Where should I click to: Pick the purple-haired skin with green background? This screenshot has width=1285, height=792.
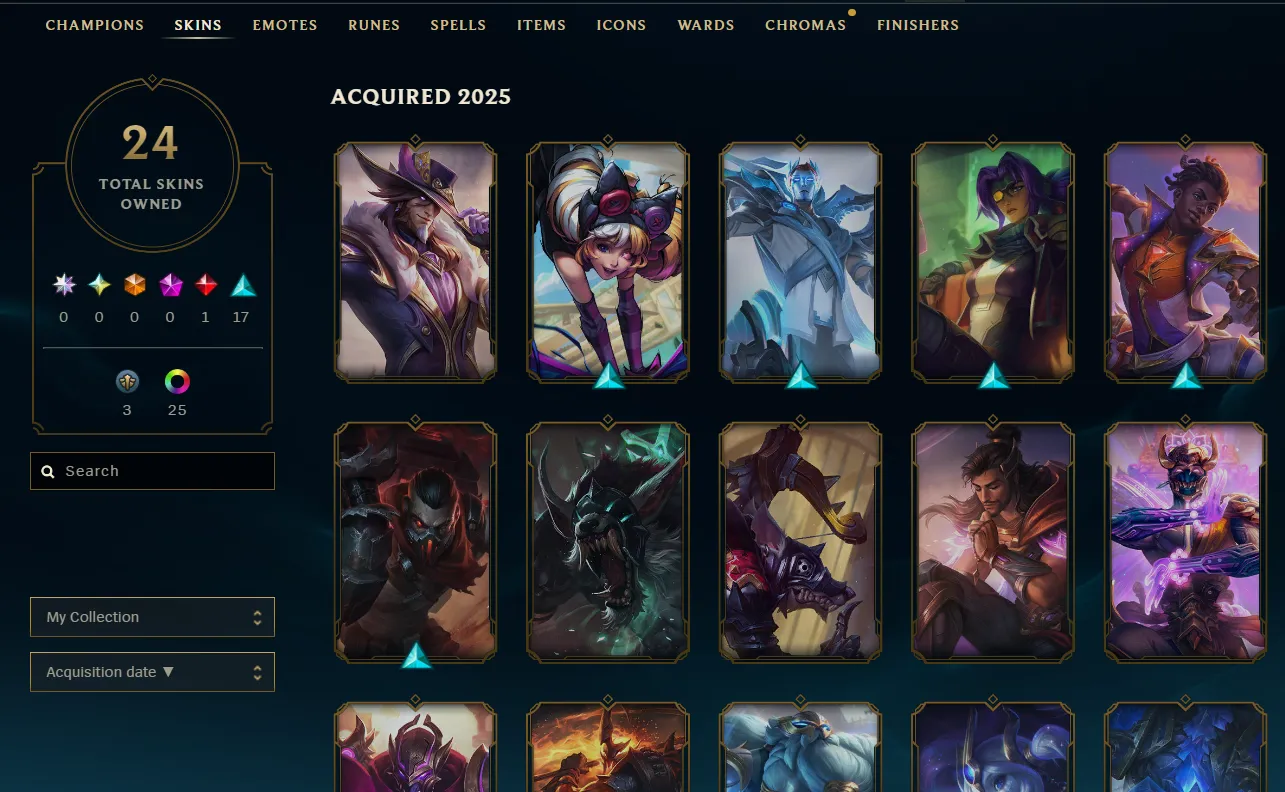point(992,261)
